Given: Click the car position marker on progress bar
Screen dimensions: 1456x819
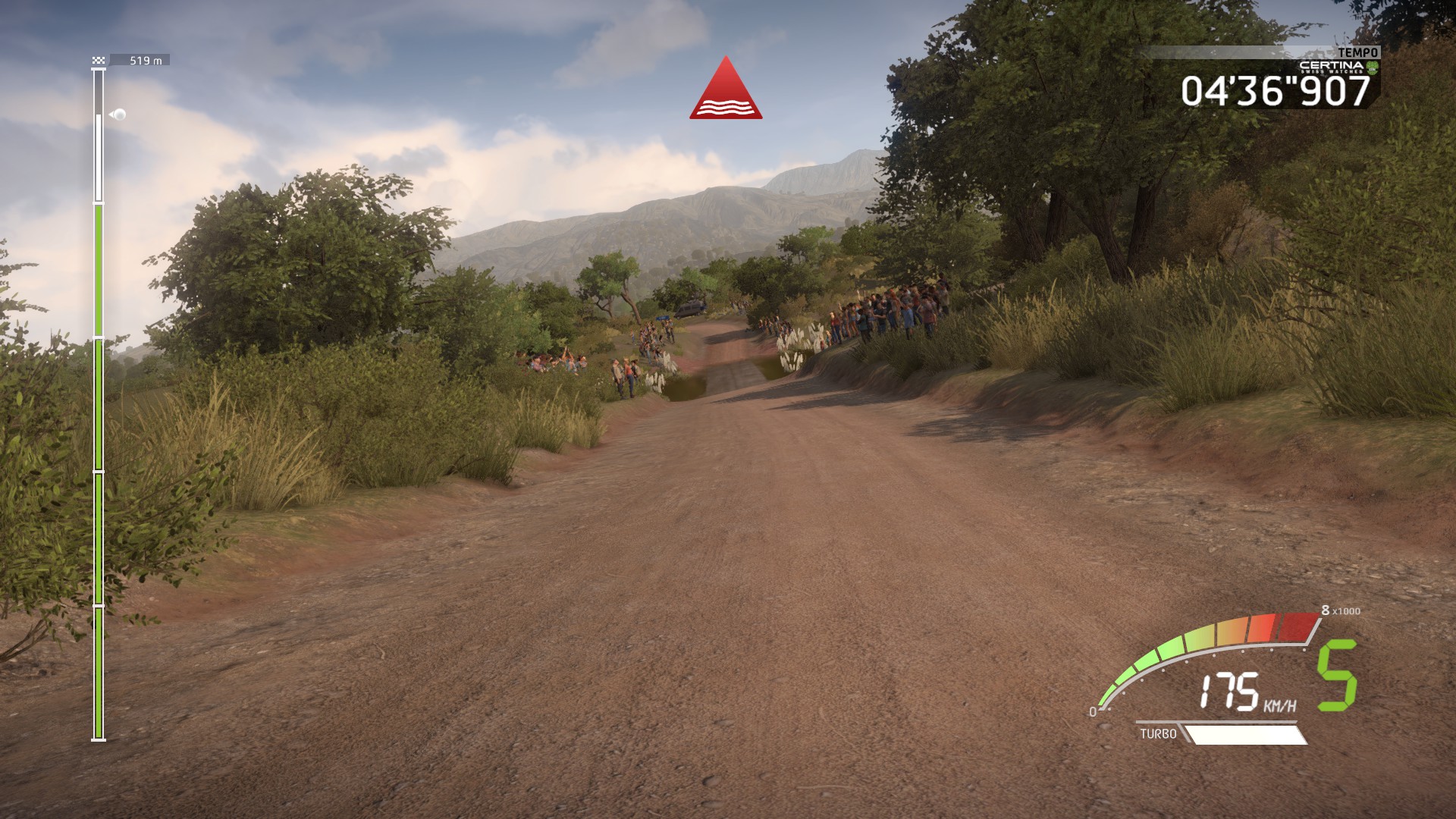Looking at the screenshot, I should click(x=118, y=115).
